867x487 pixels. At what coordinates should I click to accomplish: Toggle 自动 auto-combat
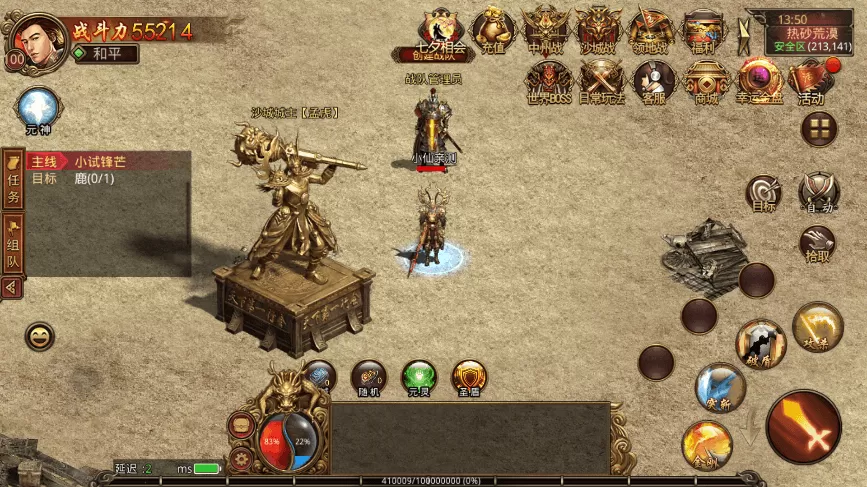click(819, 193)
